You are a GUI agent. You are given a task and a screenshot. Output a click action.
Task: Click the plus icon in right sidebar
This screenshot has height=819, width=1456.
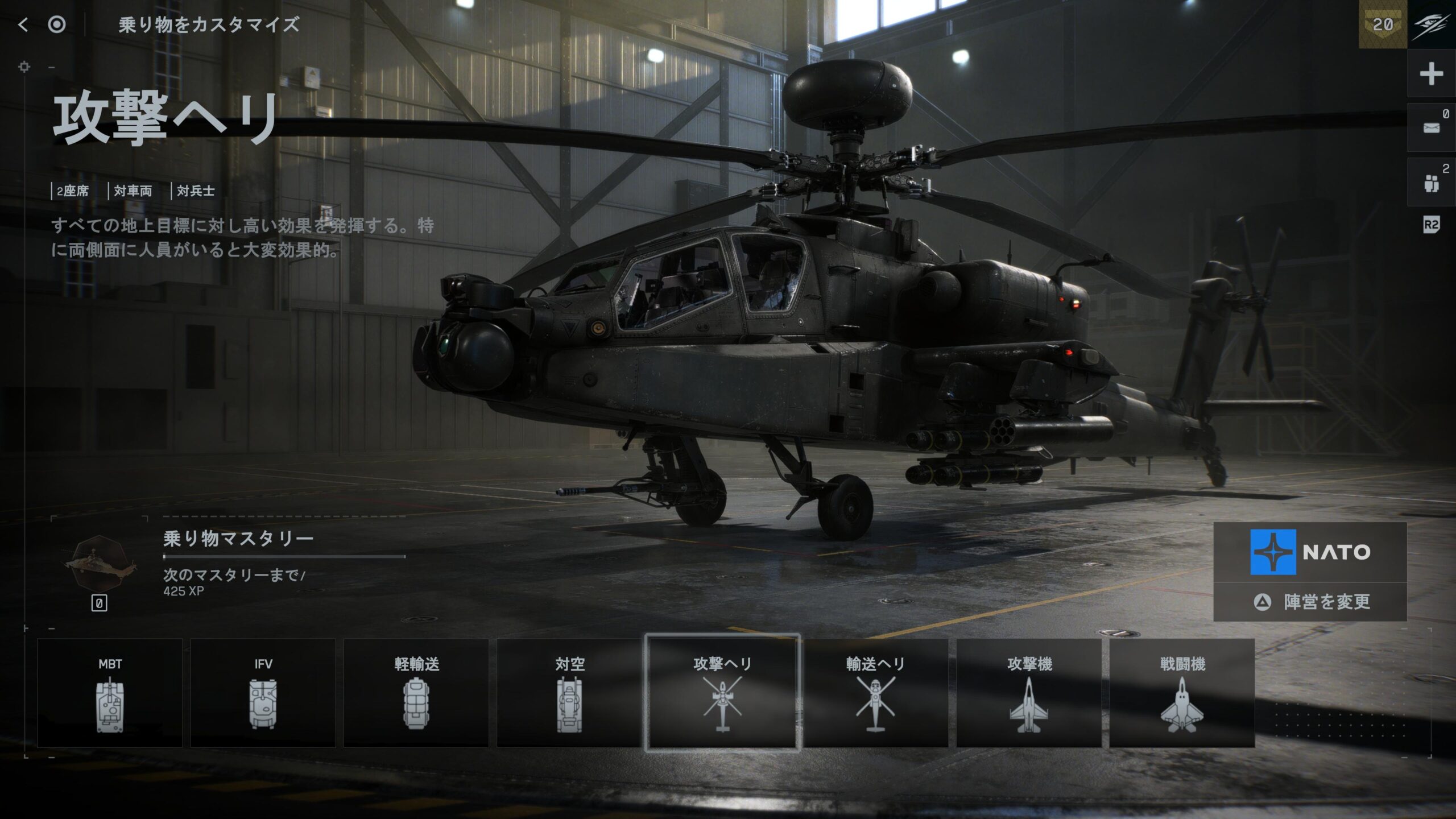coord(1431,74)
